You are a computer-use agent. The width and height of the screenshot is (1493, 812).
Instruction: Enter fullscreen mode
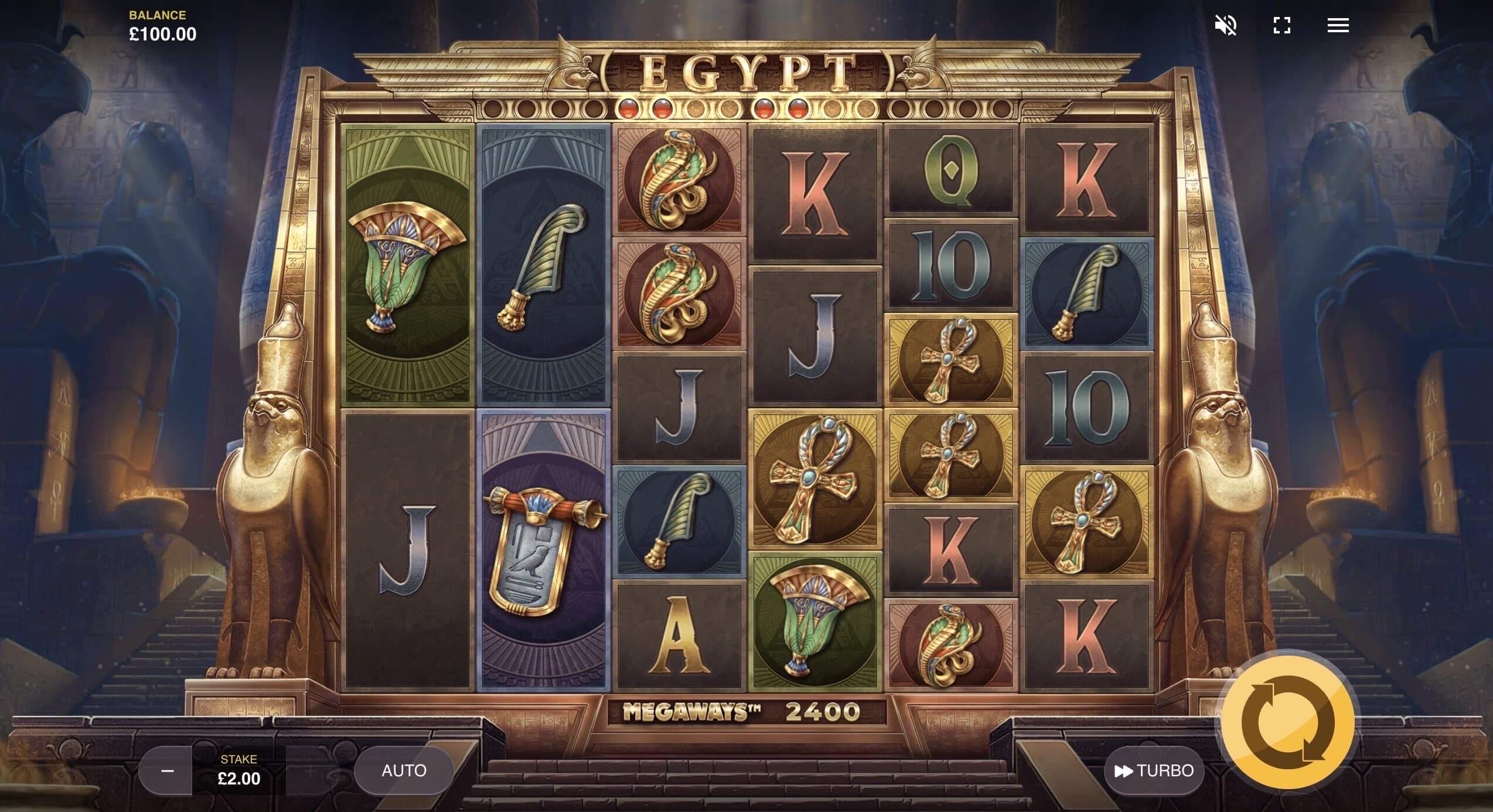pos(1281,25)
